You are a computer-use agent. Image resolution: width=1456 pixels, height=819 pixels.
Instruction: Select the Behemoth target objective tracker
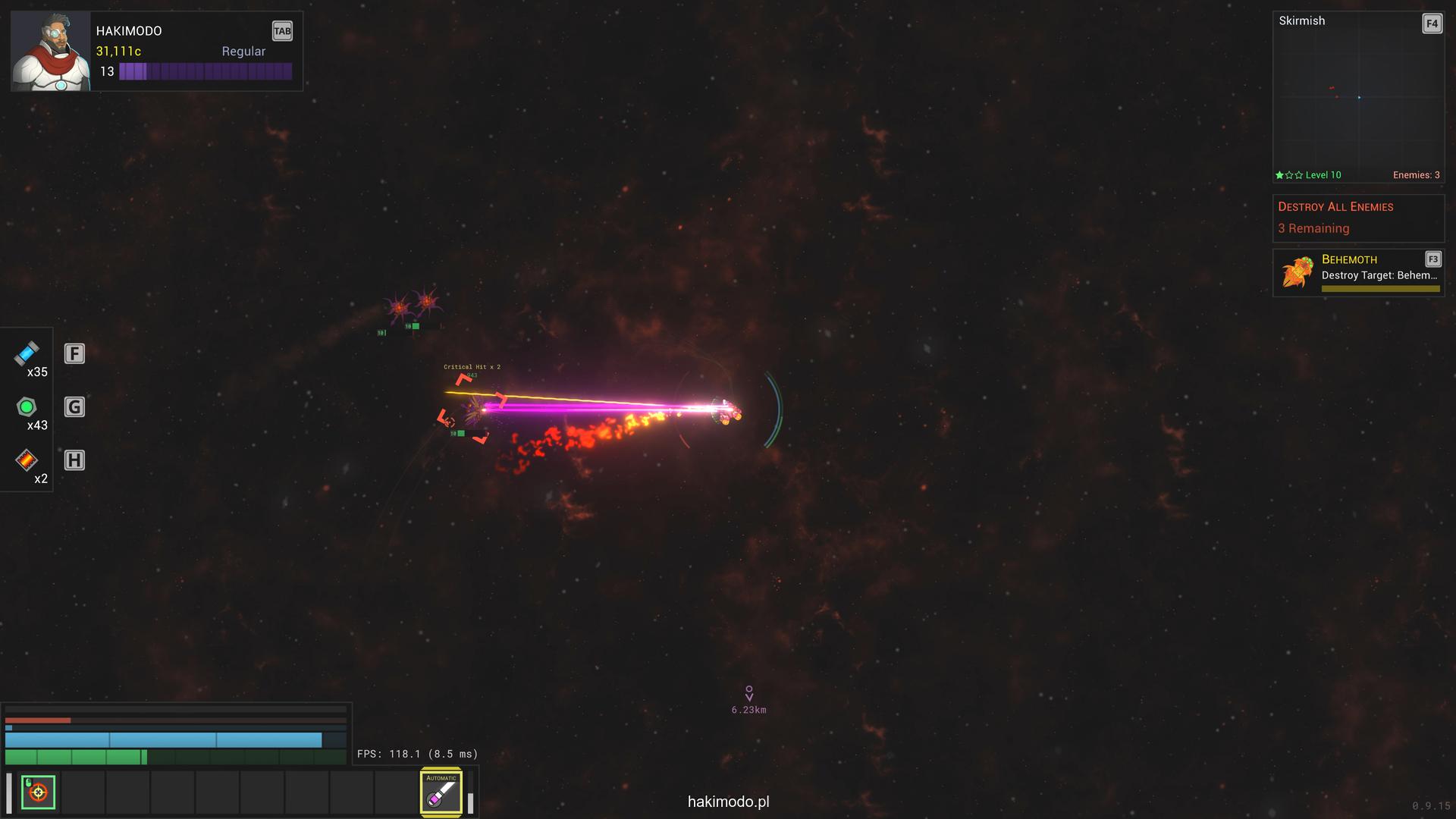[x=1357, y=272]
